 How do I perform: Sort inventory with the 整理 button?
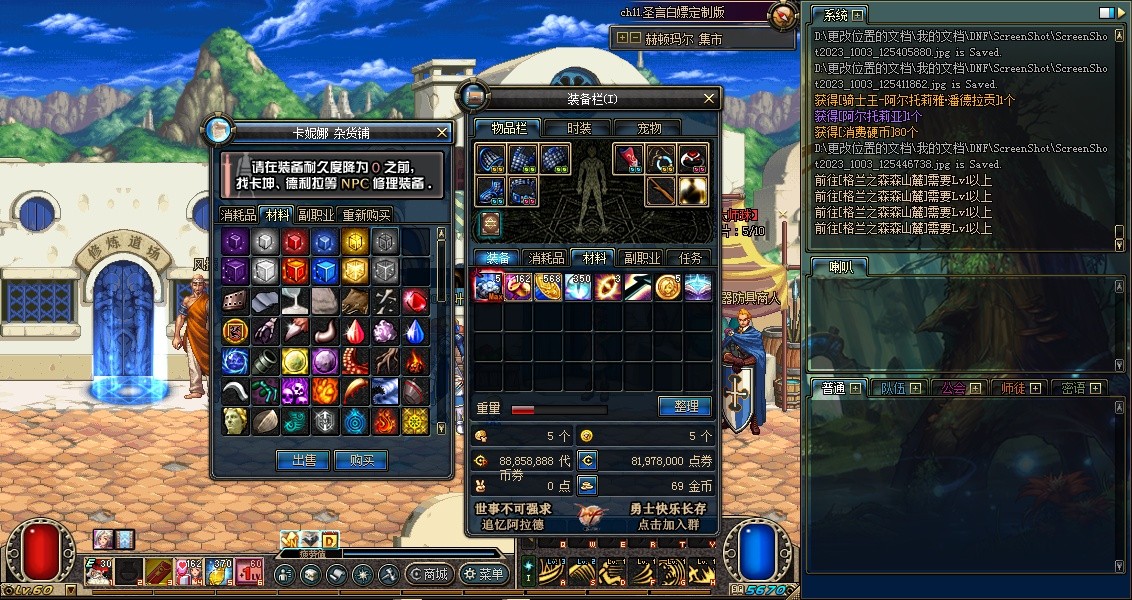[x=685, y=407]
